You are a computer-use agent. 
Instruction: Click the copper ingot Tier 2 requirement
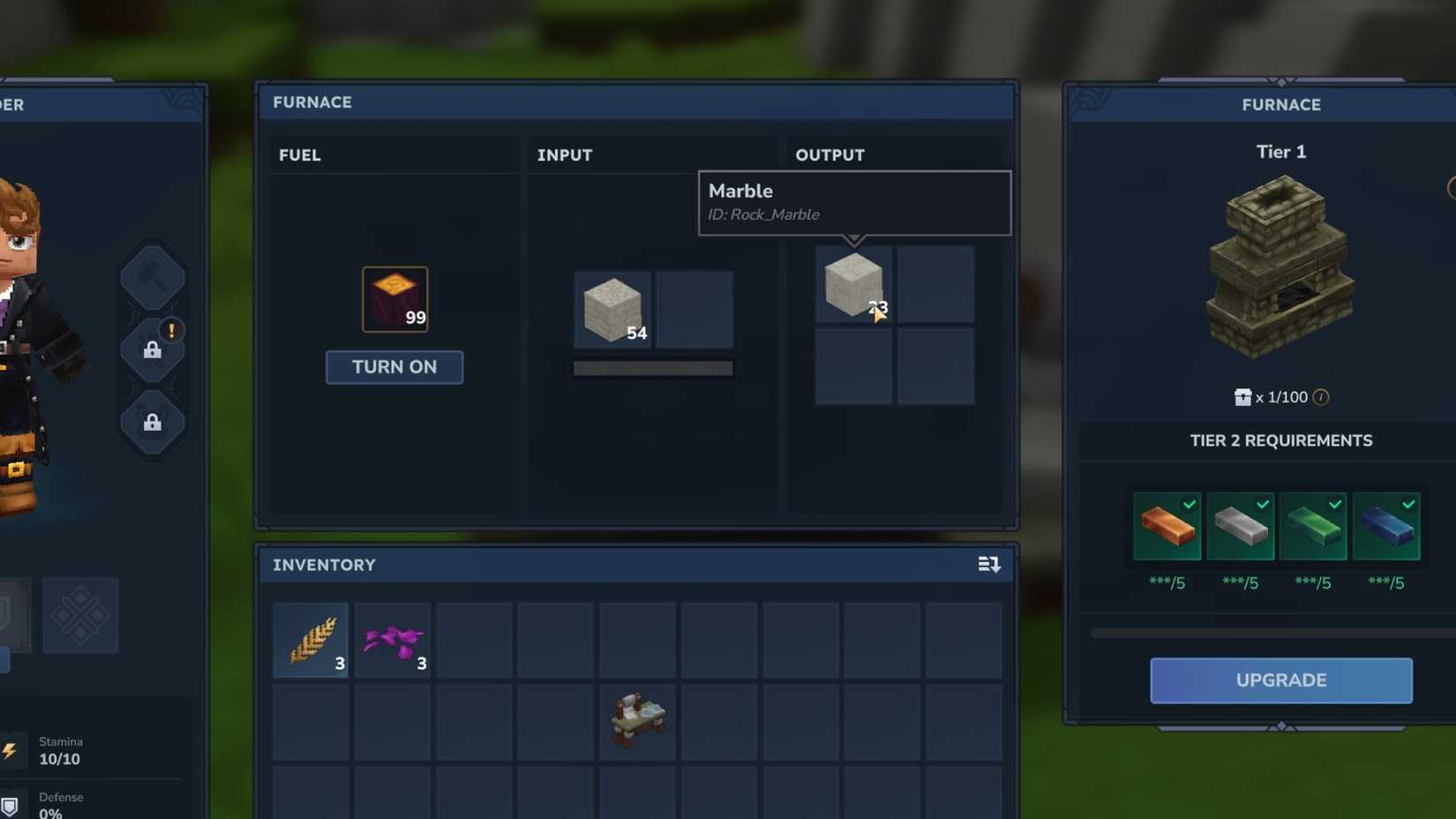tap(1167, 527)
